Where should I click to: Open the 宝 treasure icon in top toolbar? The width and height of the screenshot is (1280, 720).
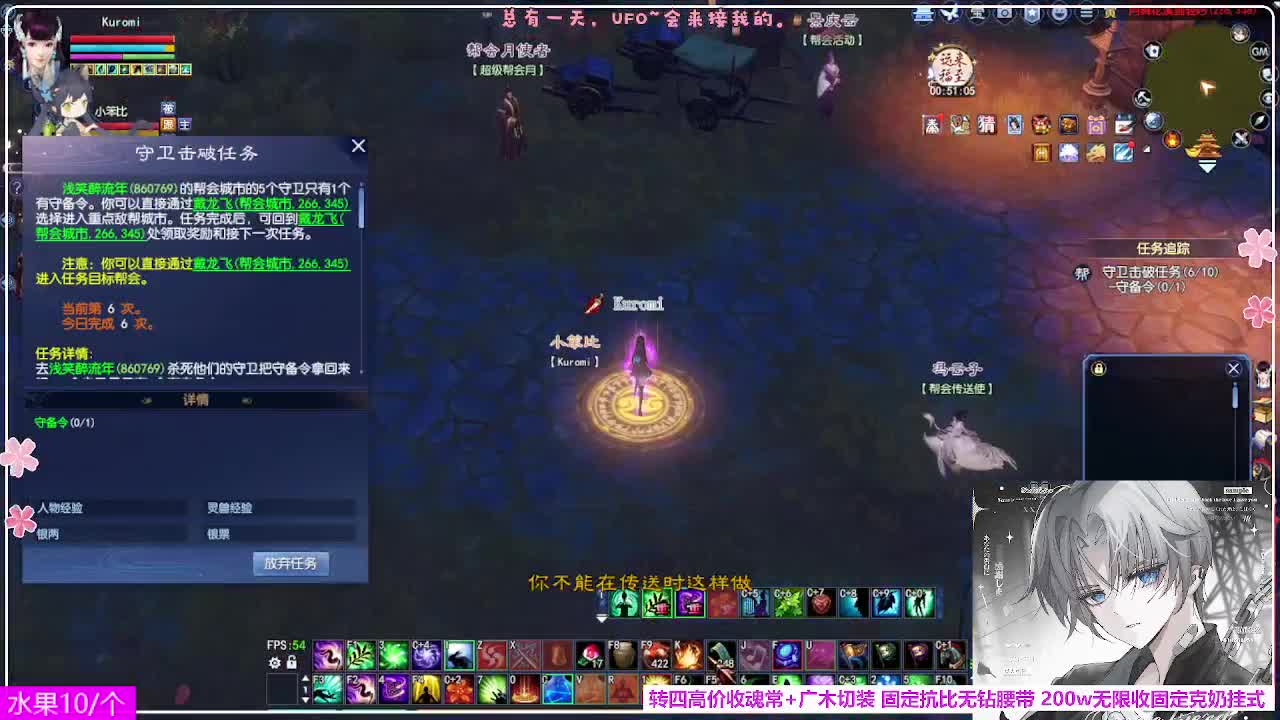point(976,13)
